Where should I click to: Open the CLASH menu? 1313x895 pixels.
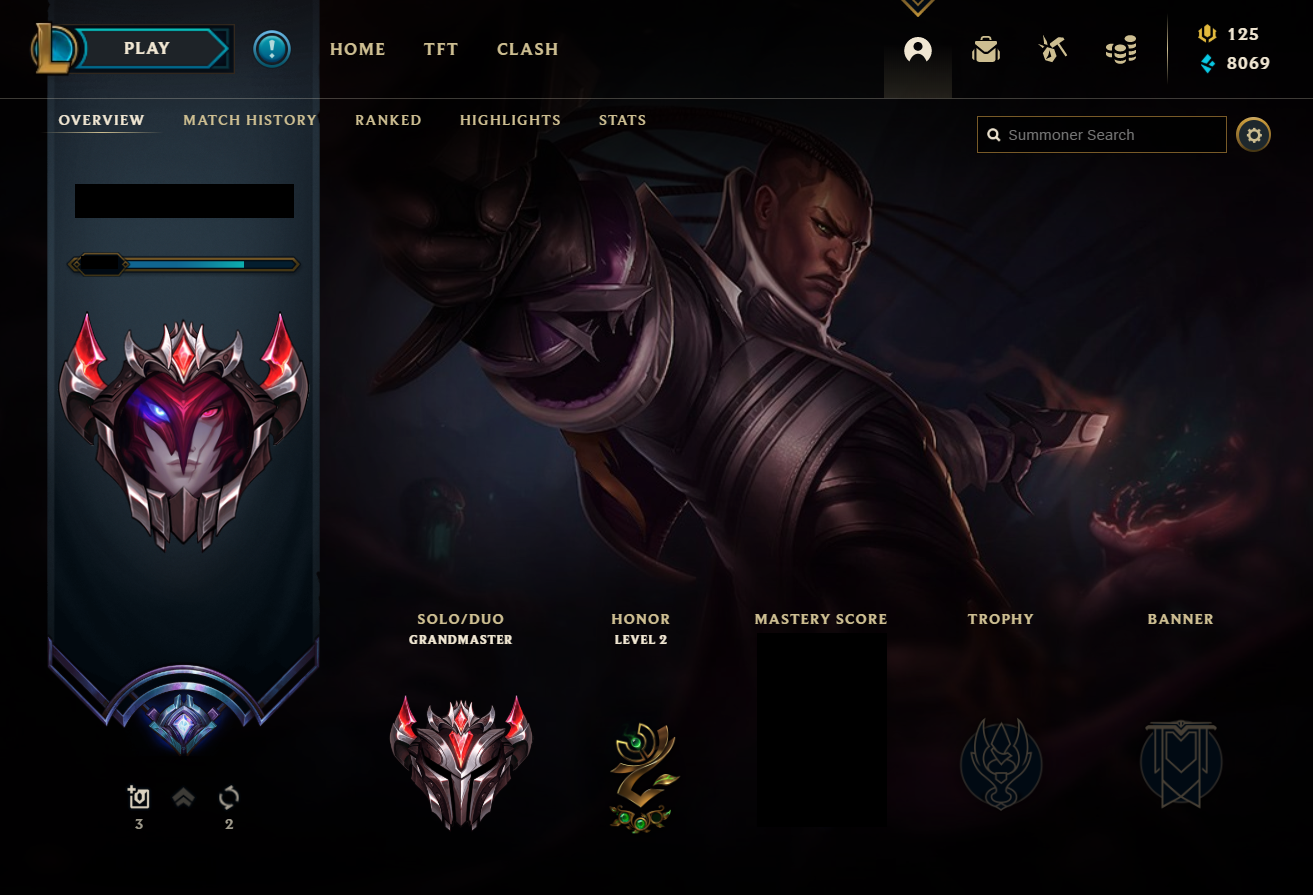coord(527,49)
